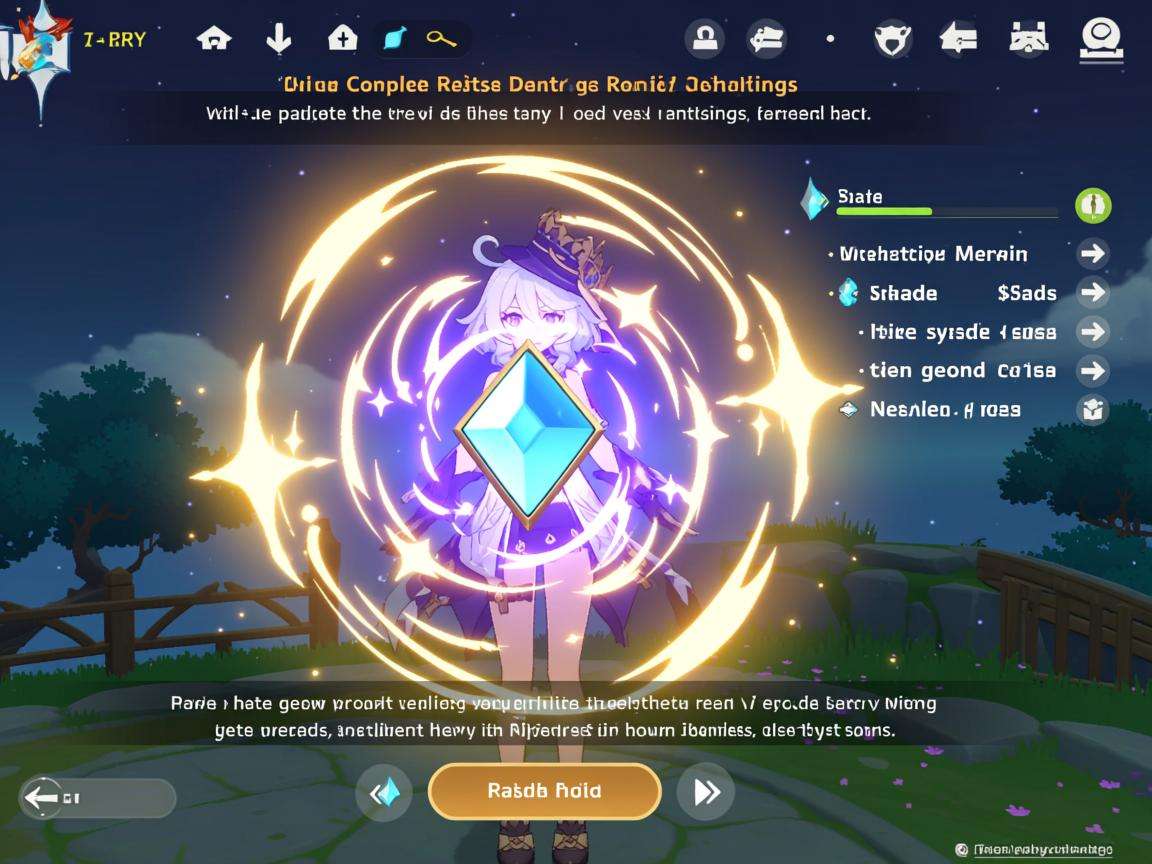Open the home icon in the top bar
This screenshot has height=864, width=1152.
click(214, 39)
